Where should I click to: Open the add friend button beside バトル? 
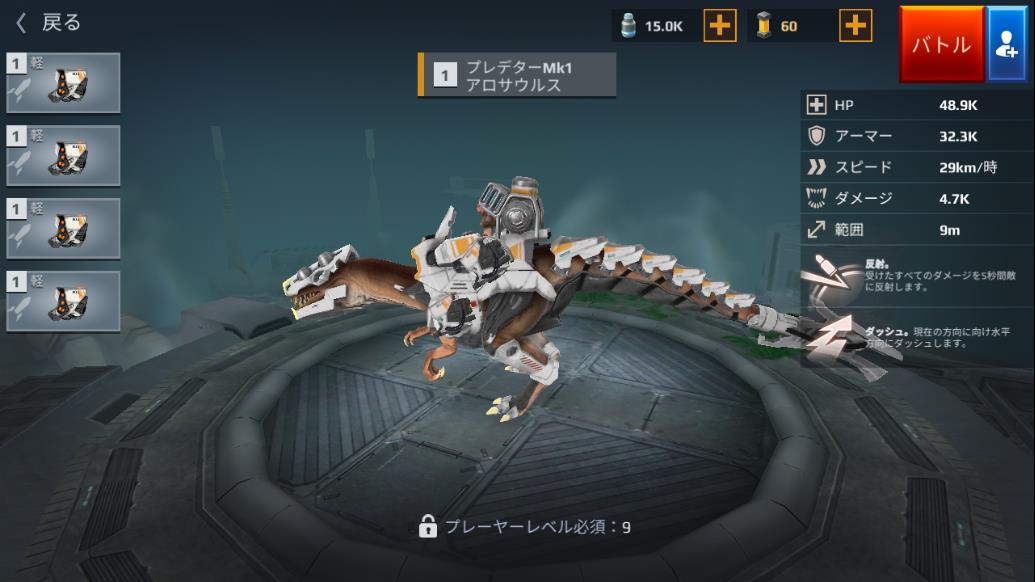1009,44
